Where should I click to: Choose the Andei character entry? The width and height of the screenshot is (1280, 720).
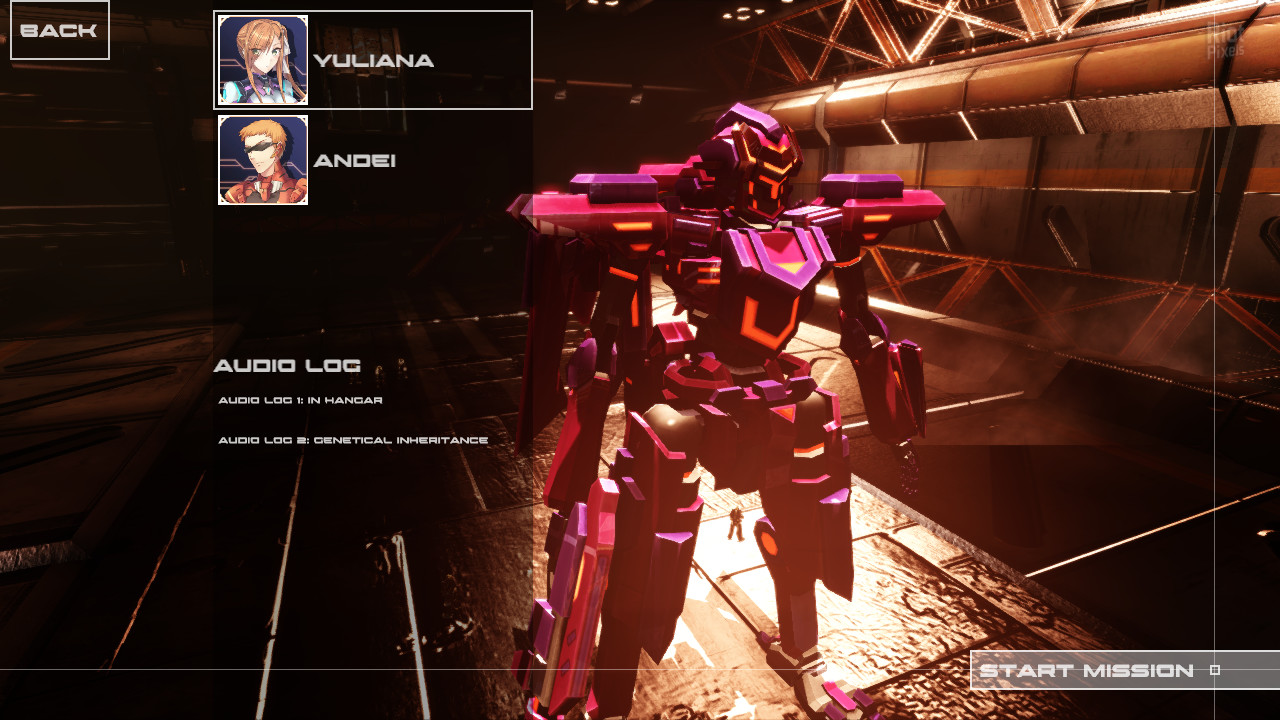tap(355, 160)
